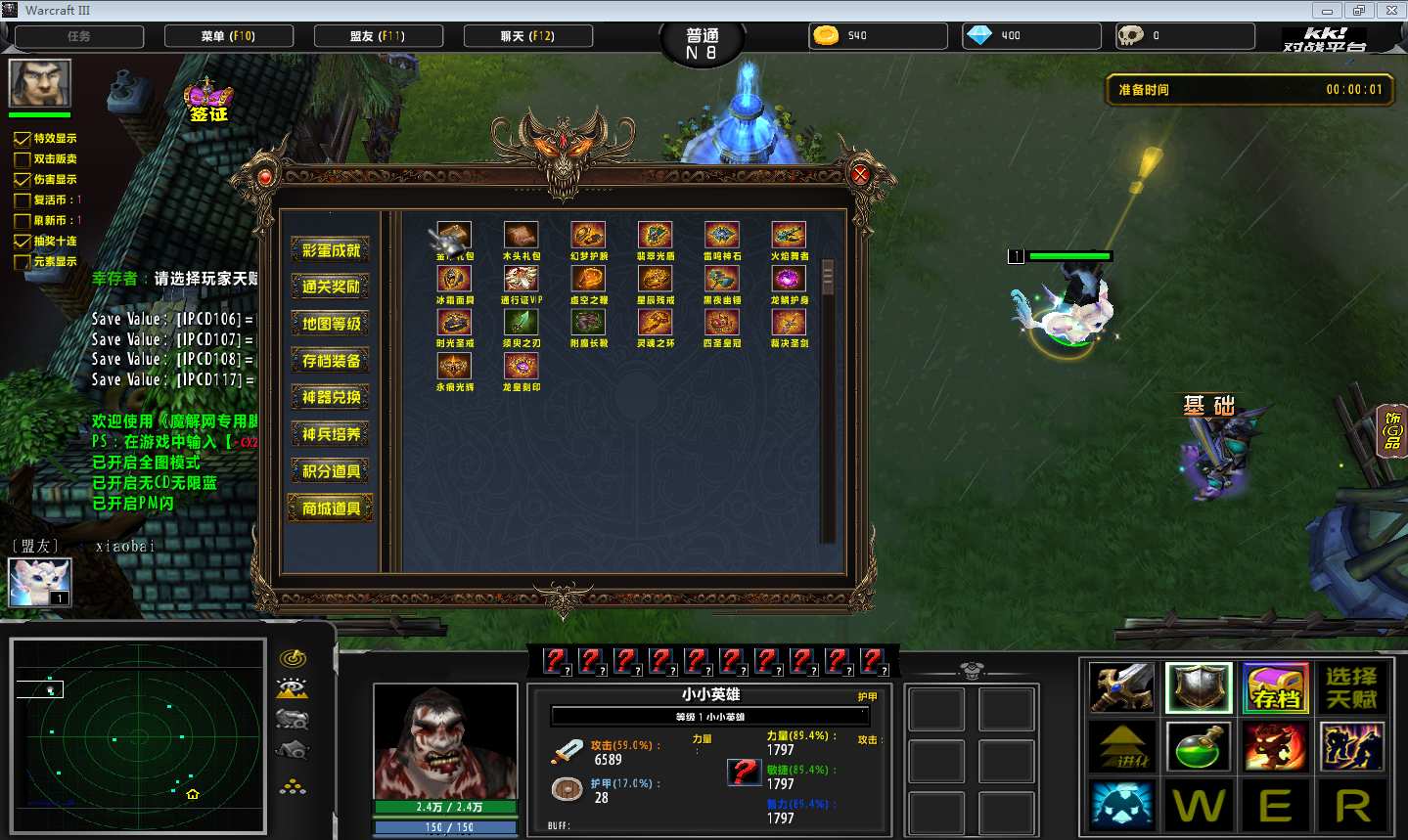Click the 须臾之刃 green blade icon
This screenshot has height=840, width=1408.
coord(521,322)
